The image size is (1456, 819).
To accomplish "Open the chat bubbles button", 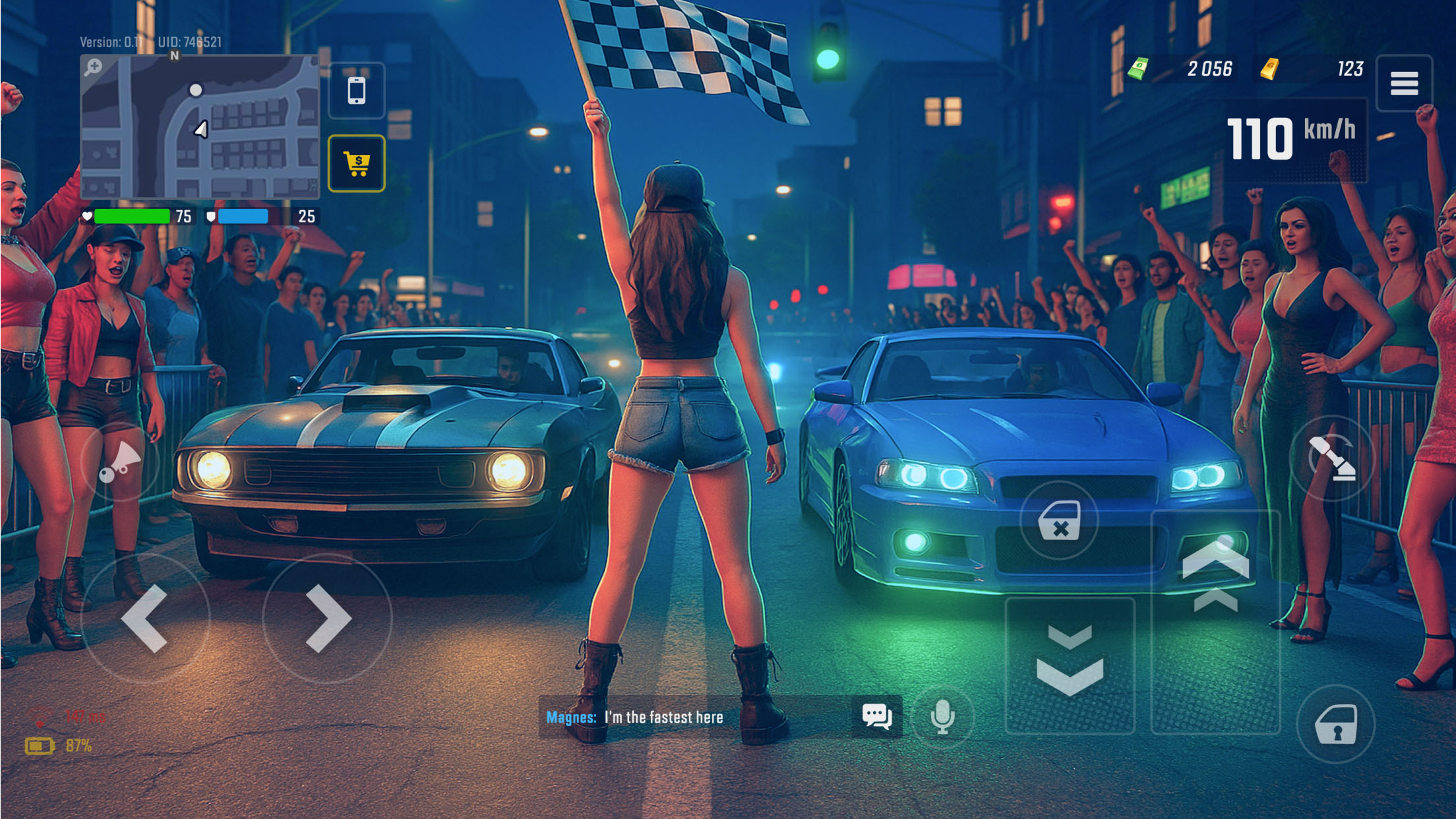I will [x=876, y=717].
